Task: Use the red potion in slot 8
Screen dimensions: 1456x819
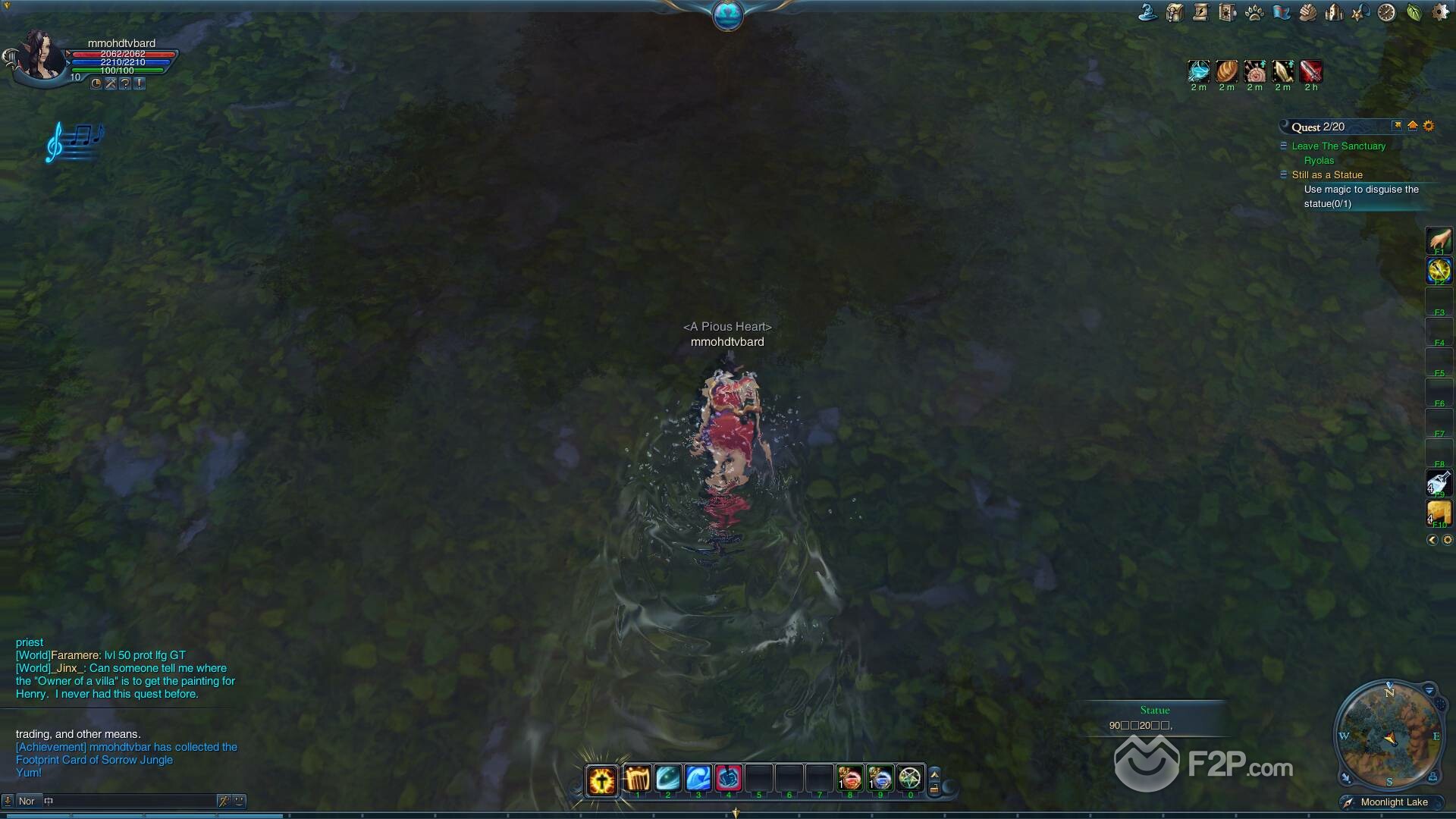Action: coord(849,779)
